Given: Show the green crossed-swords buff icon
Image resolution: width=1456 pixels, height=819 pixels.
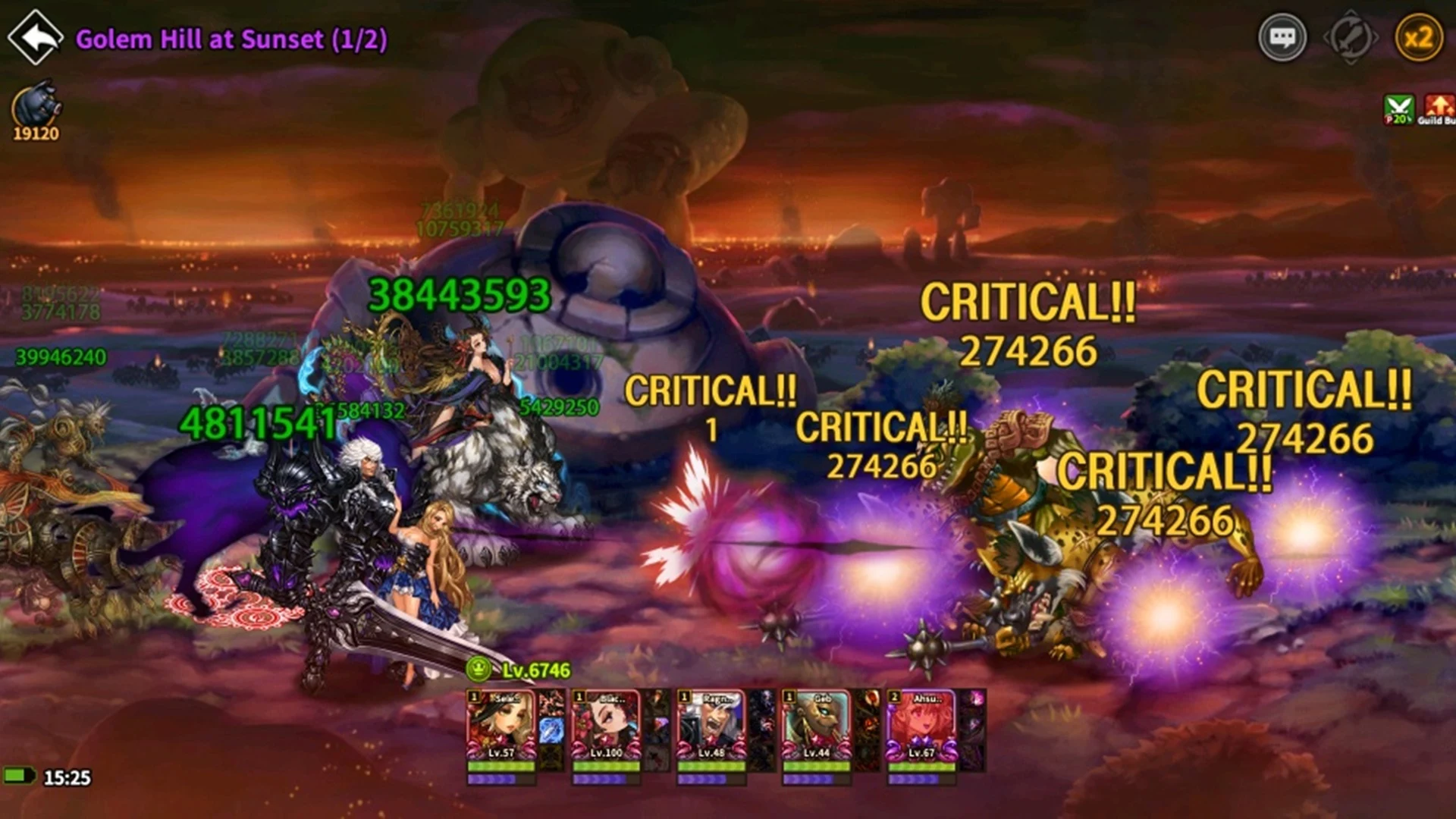Looking at the screenshot, I should pyautogui.click(x=1398, y=109).
